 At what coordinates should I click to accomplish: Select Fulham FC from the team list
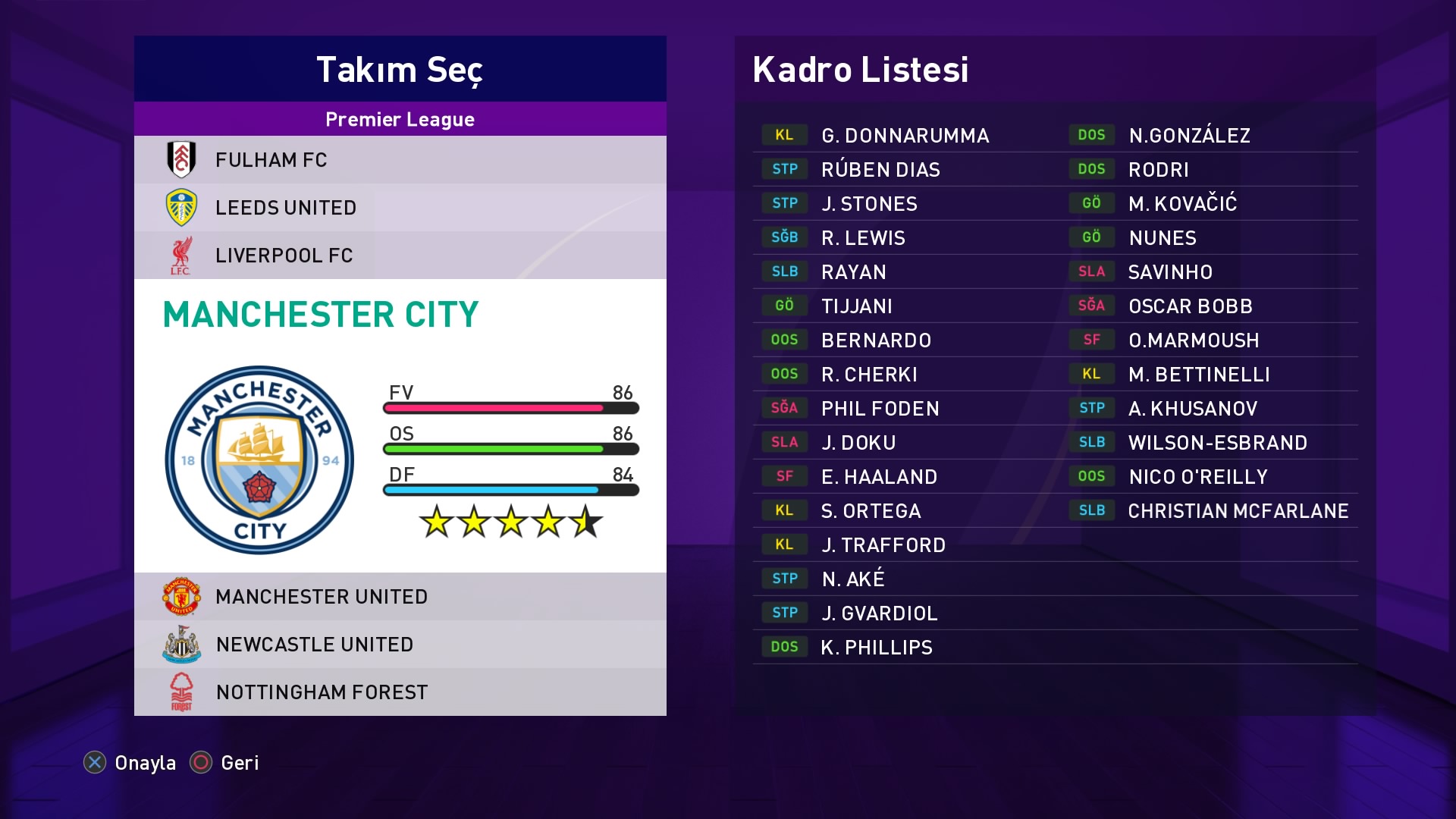coord(400,160)
